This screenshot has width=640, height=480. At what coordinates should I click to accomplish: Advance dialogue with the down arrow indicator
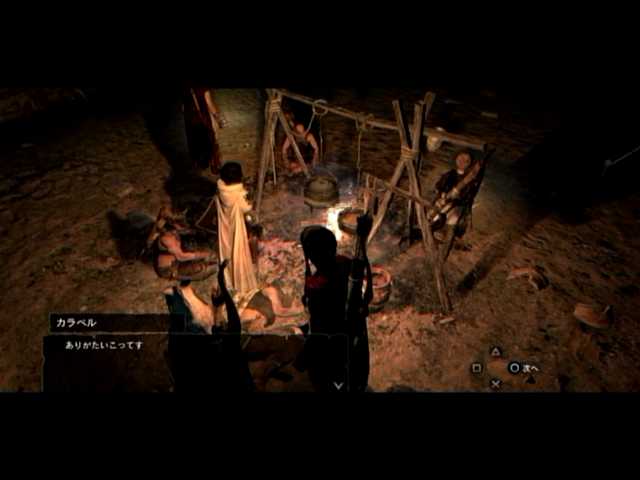click(x=338, y=384)
